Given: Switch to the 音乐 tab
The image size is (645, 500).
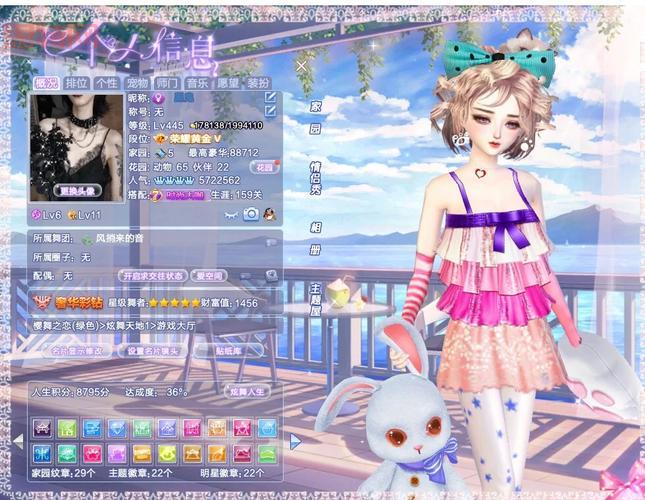Looking at the screenshot, I should [x=197, y=83].
